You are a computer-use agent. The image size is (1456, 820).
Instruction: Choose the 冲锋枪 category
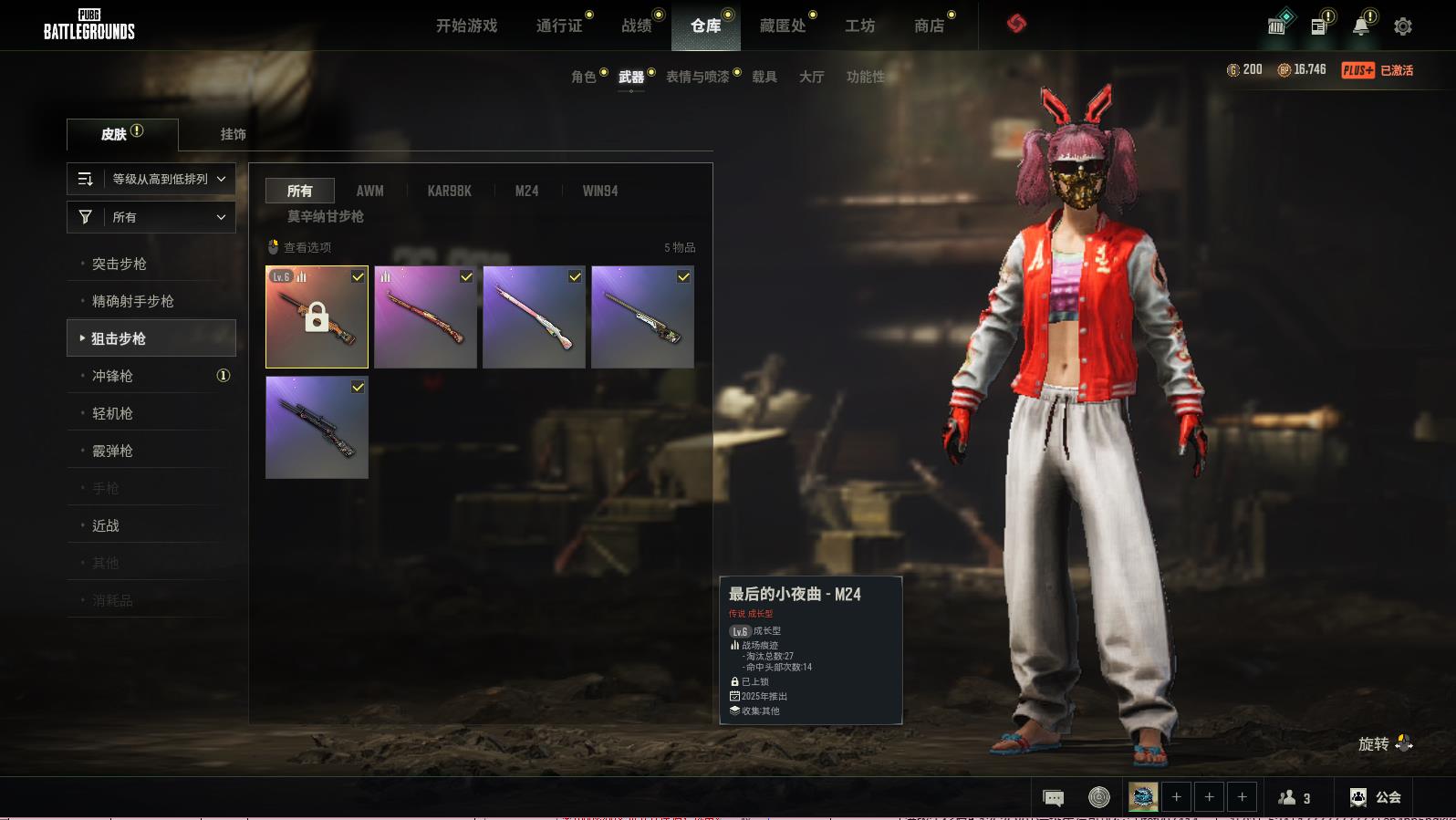[x=112, y=376]
